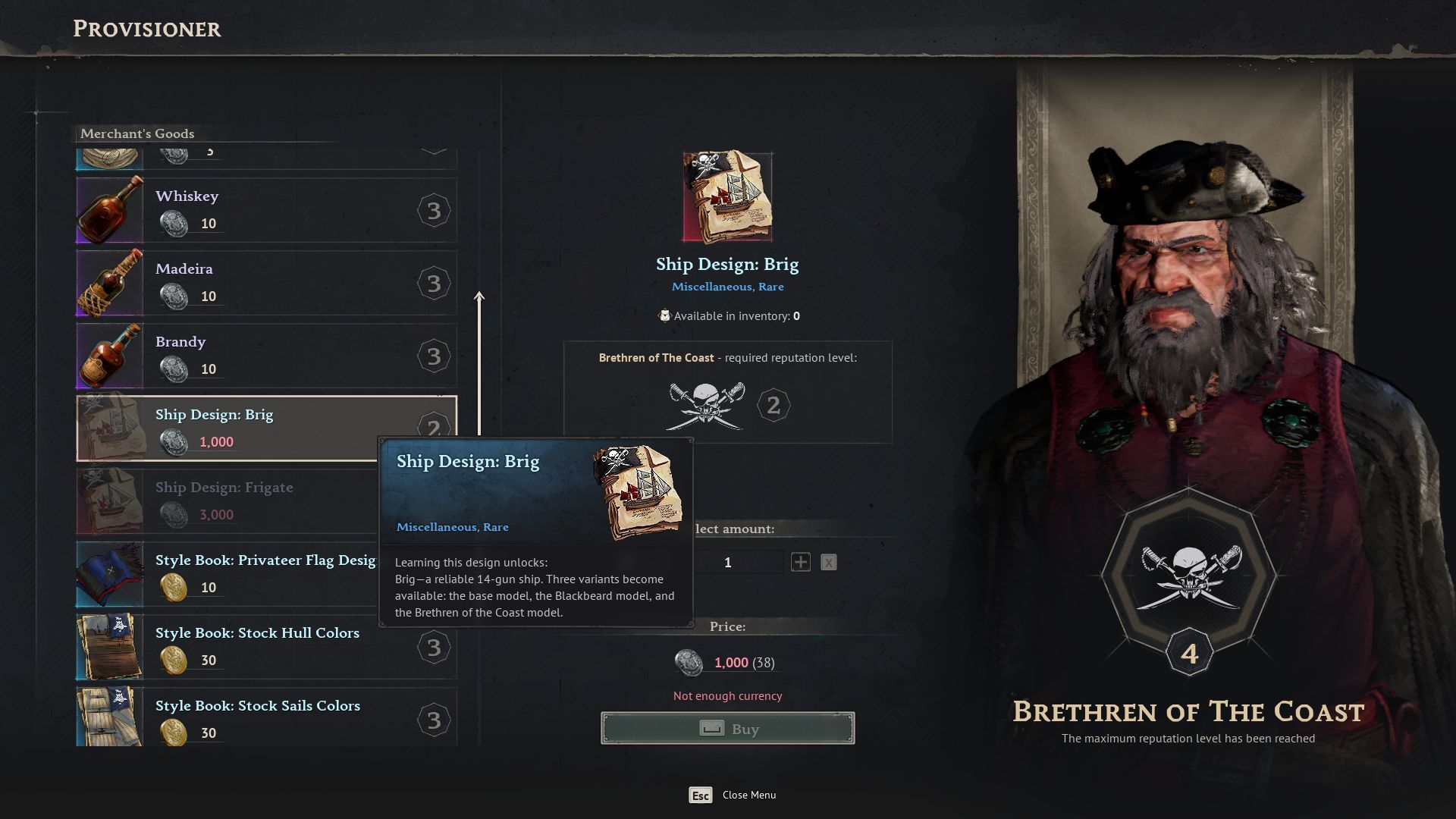Select Style Book: Stock Hull Colors
This screenshot has height=819, width=1456.
[265, 647]
